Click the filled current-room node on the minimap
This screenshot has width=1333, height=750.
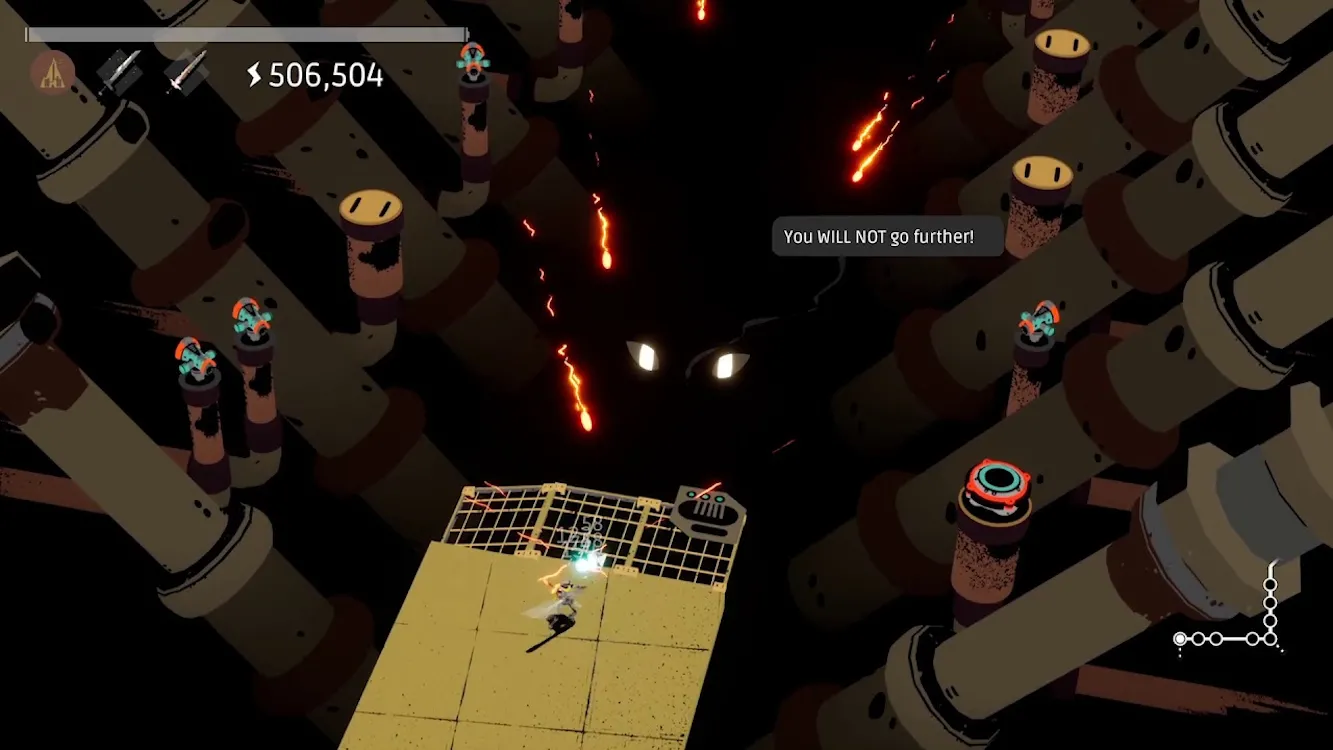[1180, 639]
